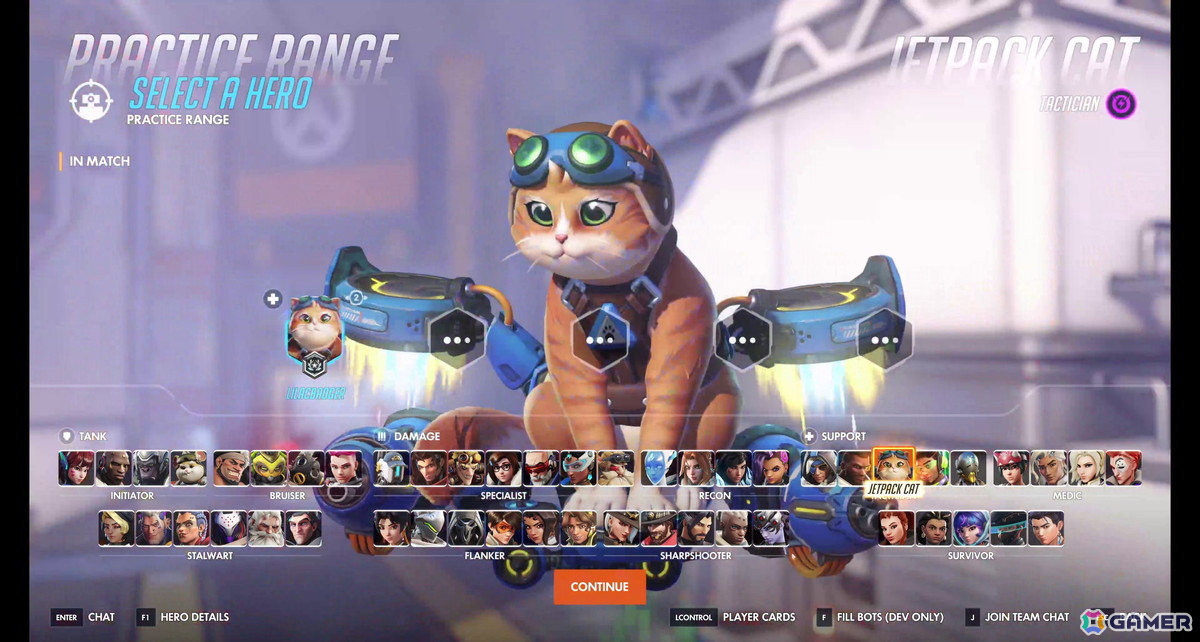Choose Tracer in the Flanker row
This screenshot has width=1200, height=642.
pyautogui.click(x=504, y=528)
